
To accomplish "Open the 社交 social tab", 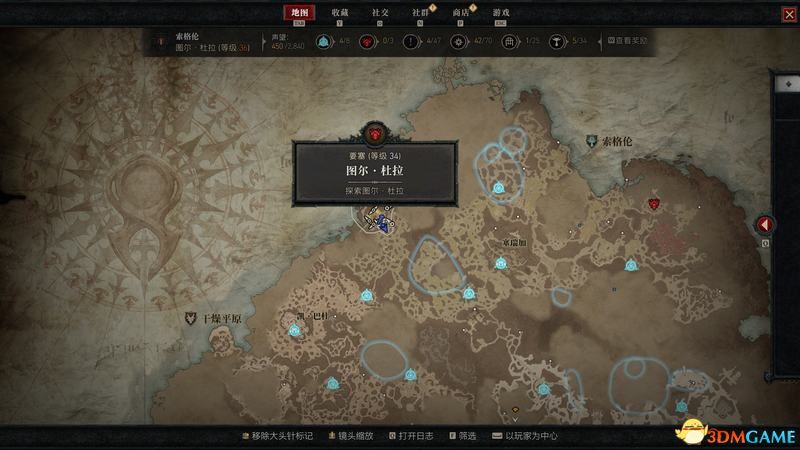I will coord(380,13).
